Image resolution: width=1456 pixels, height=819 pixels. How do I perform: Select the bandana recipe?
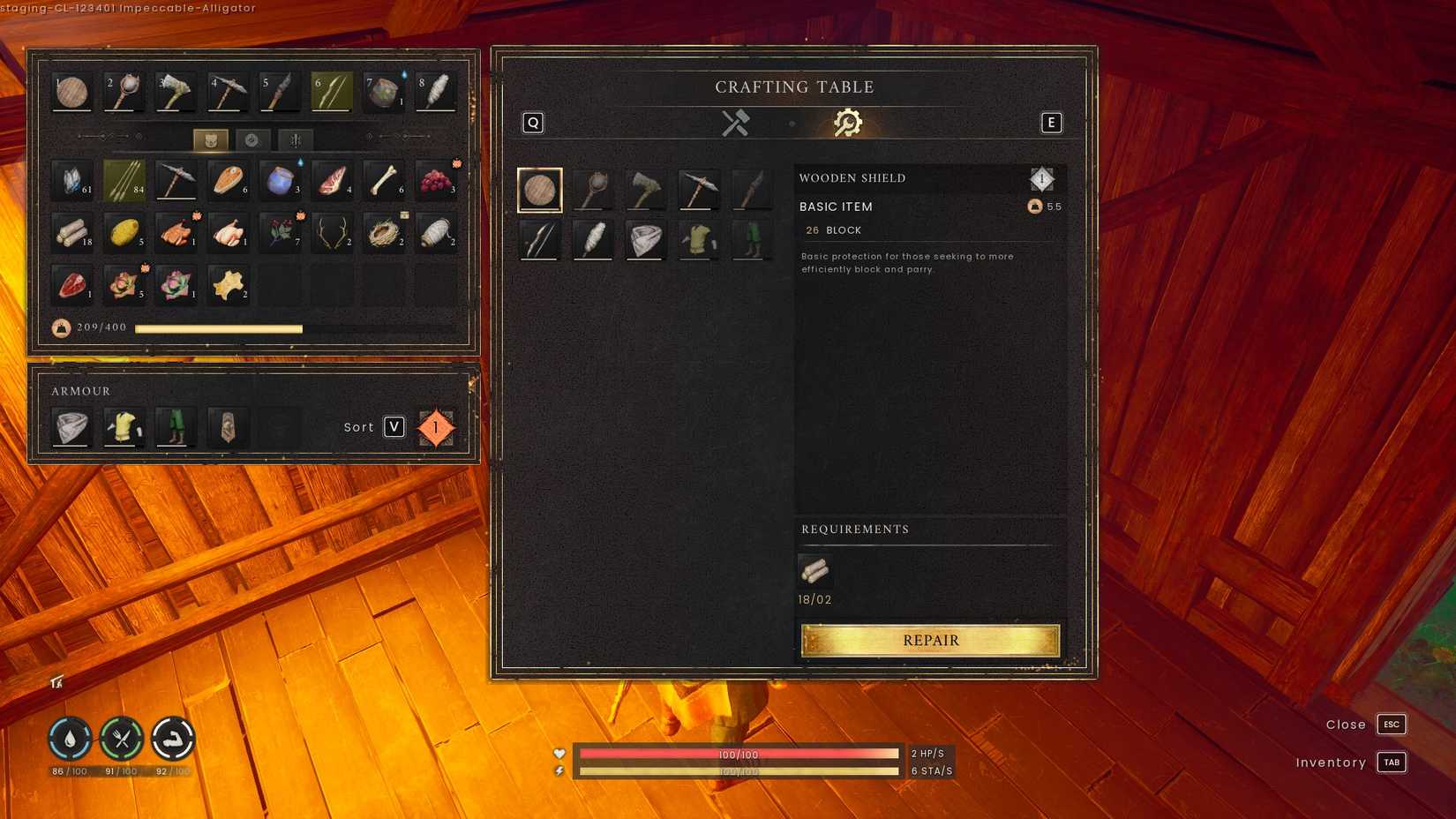tap(645, 238)
